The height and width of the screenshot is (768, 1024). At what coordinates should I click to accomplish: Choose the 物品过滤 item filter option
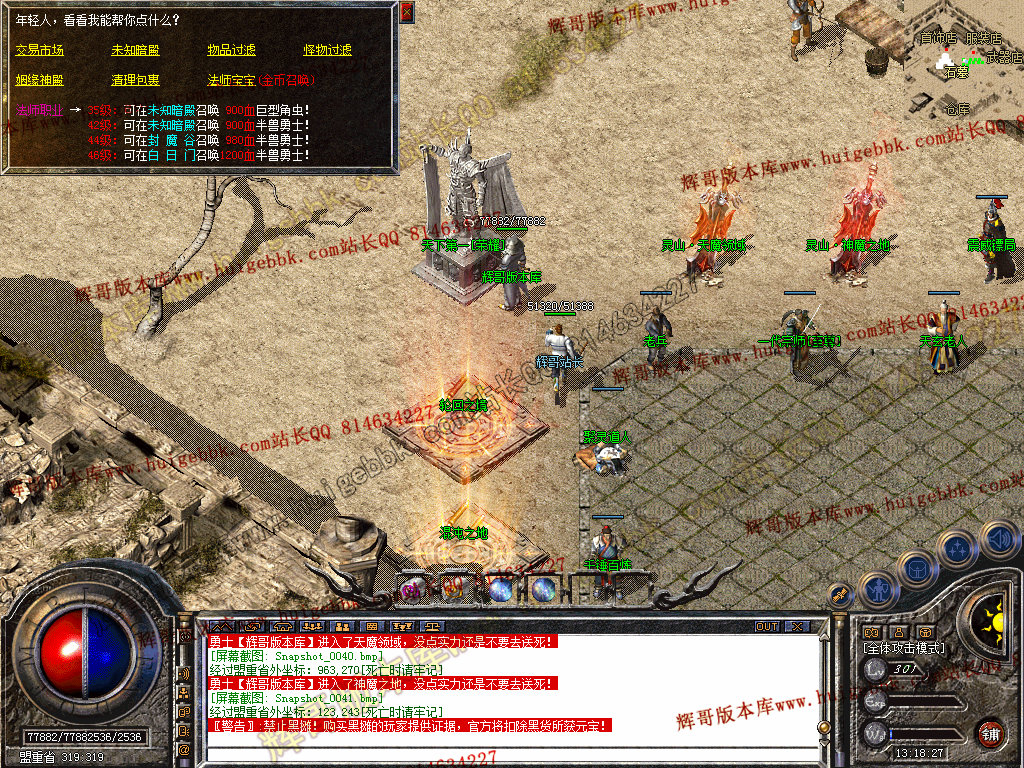[x=231, y=50]
